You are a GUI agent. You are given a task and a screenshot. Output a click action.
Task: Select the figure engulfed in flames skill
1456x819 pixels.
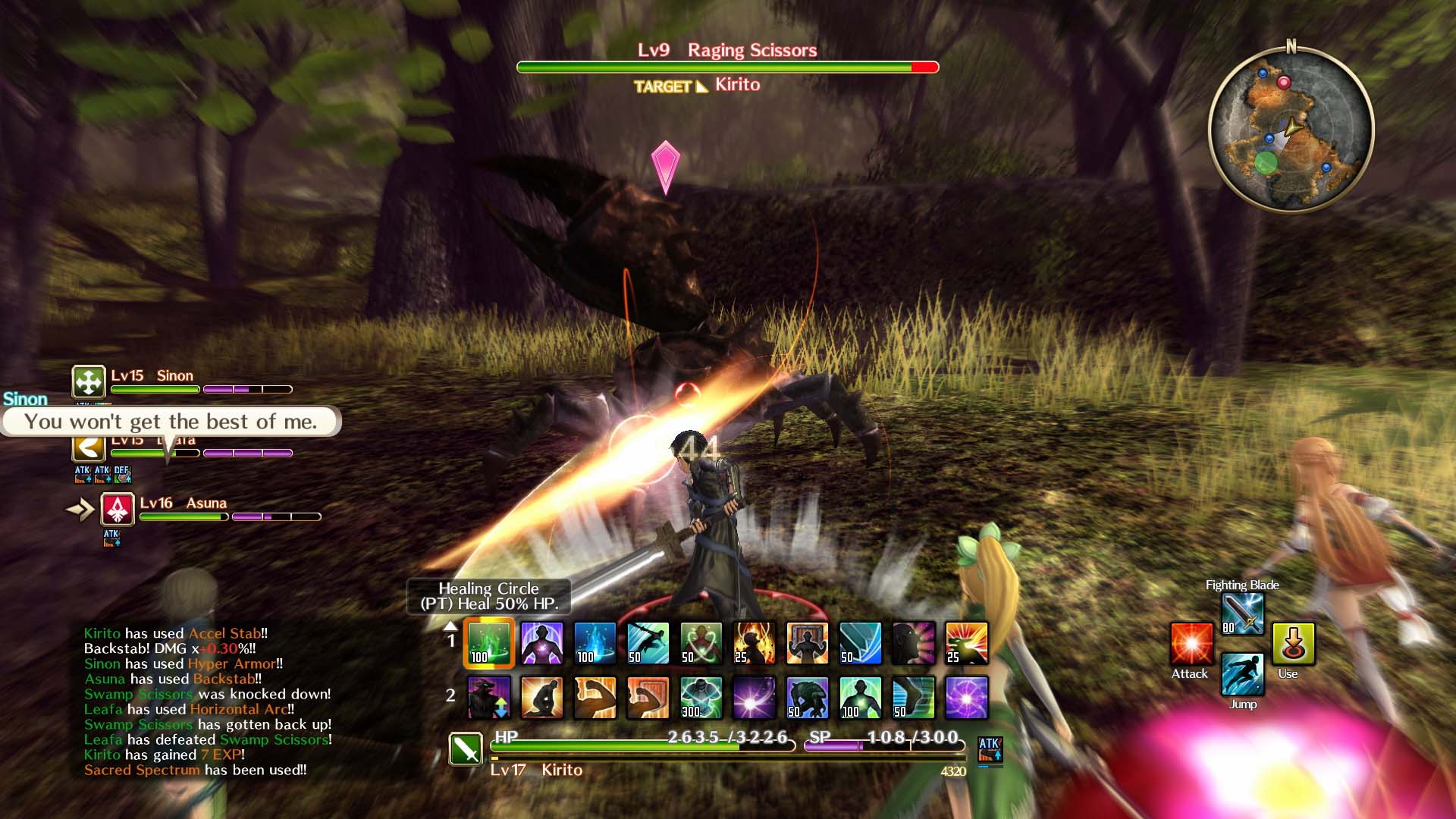755,643
